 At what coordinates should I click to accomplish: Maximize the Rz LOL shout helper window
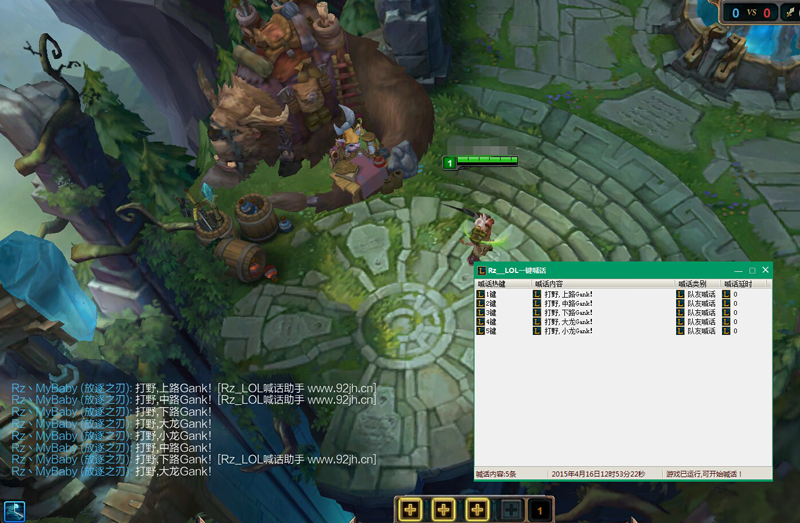tap(752, 270)
